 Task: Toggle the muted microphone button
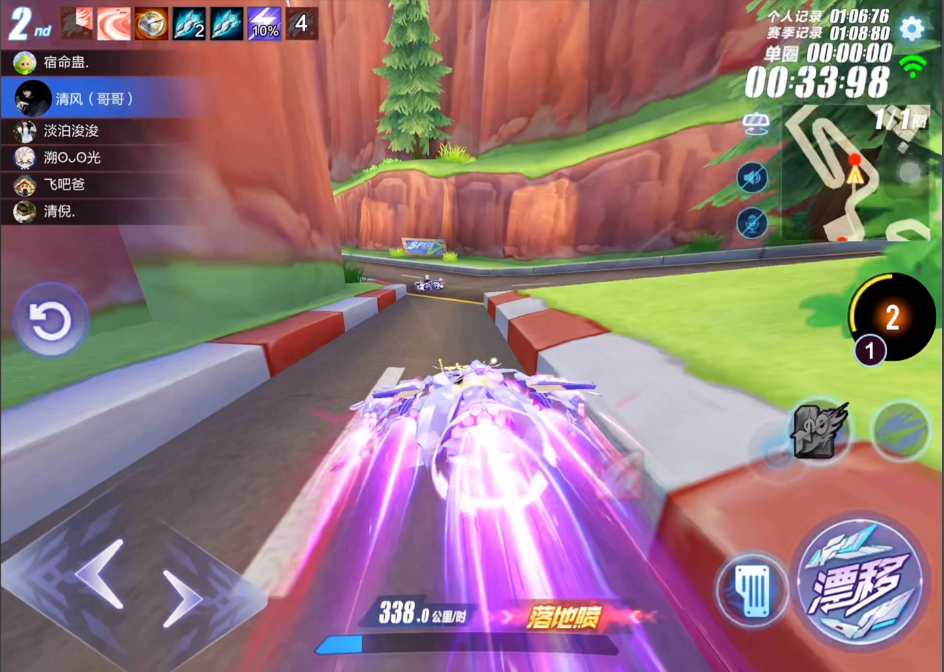(752, 222)
